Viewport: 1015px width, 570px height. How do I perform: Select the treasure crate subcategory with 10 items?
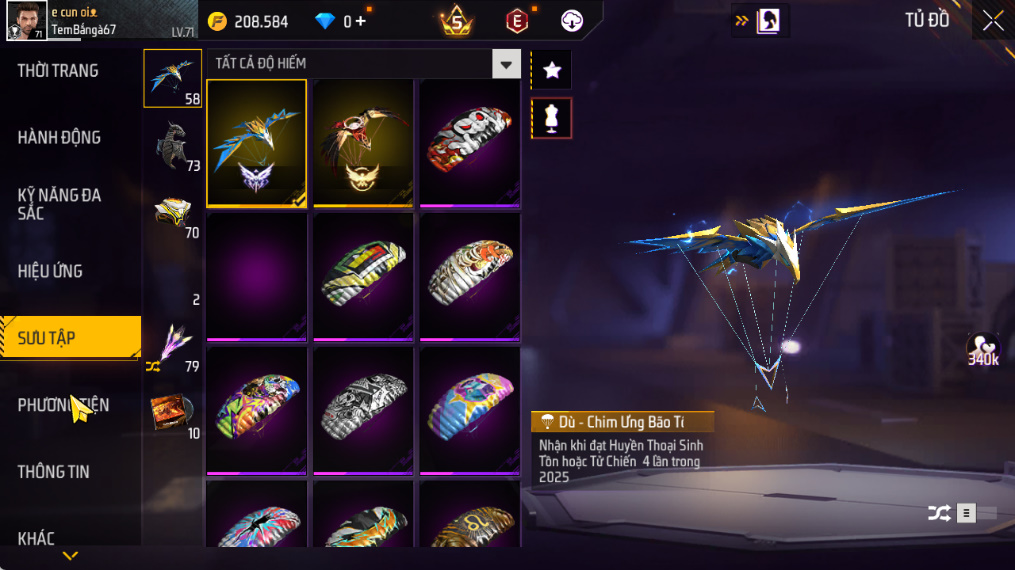[172, 413]
